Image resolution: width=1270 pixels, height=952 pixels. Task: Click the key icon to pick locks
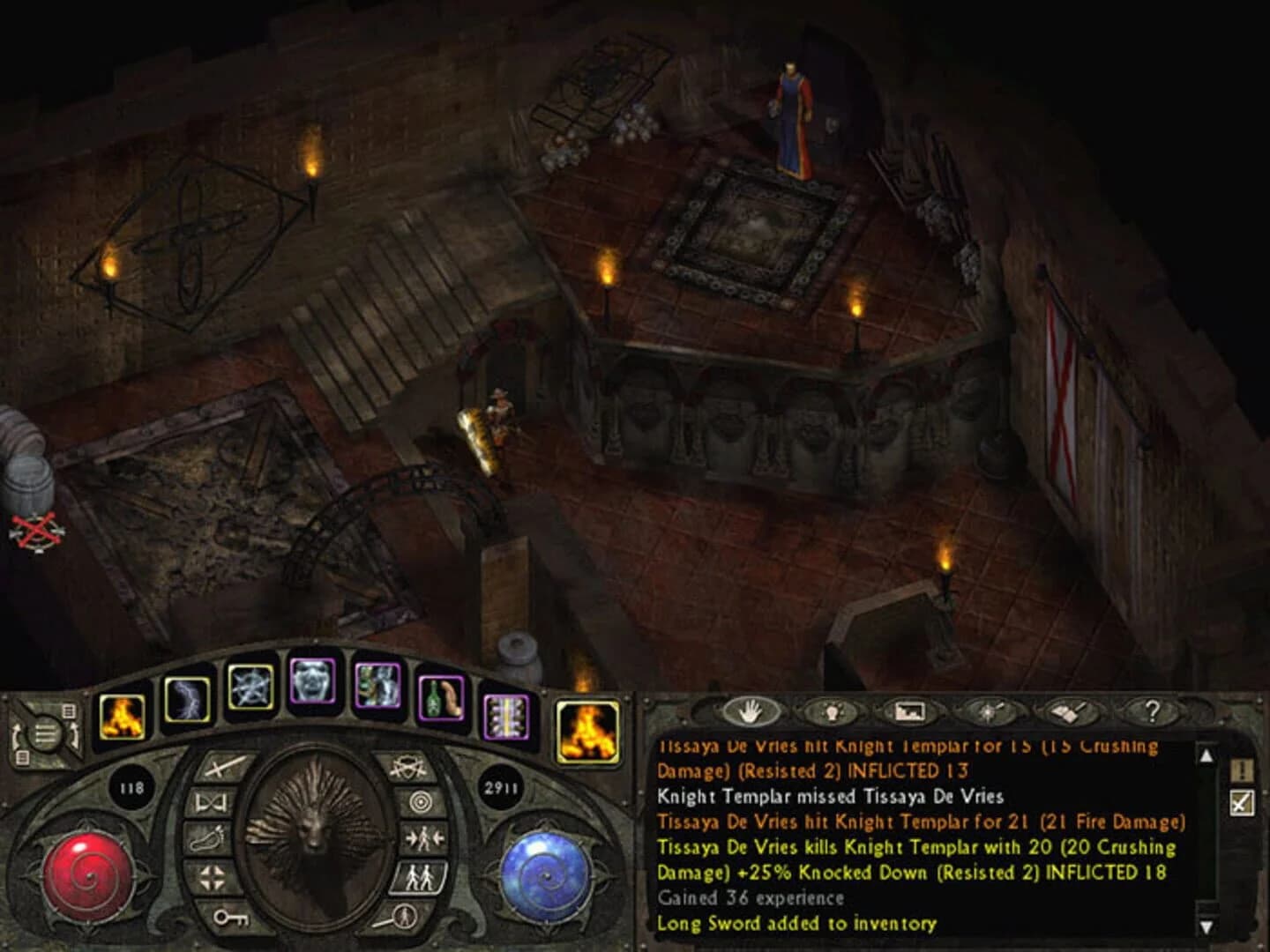pyautogui.click(x=231, y=919)
